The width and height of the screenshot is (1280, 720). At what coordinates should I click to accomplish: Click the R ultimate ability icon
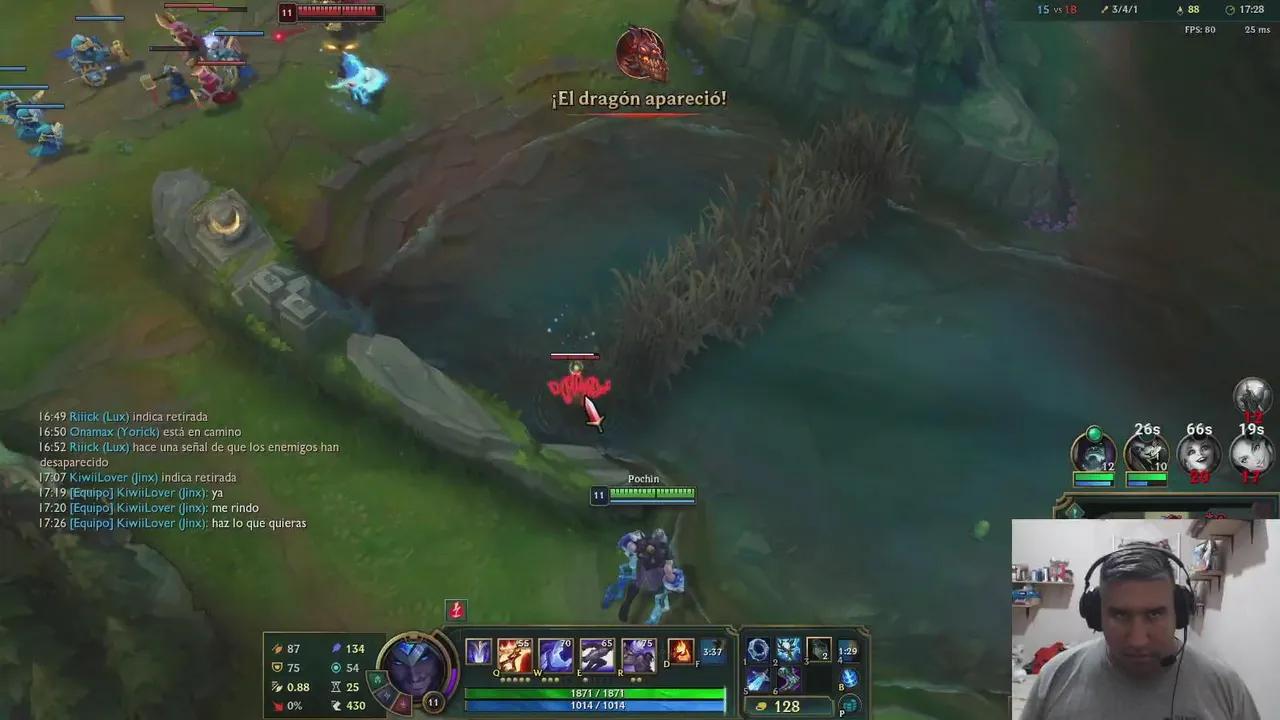point(640,654)
